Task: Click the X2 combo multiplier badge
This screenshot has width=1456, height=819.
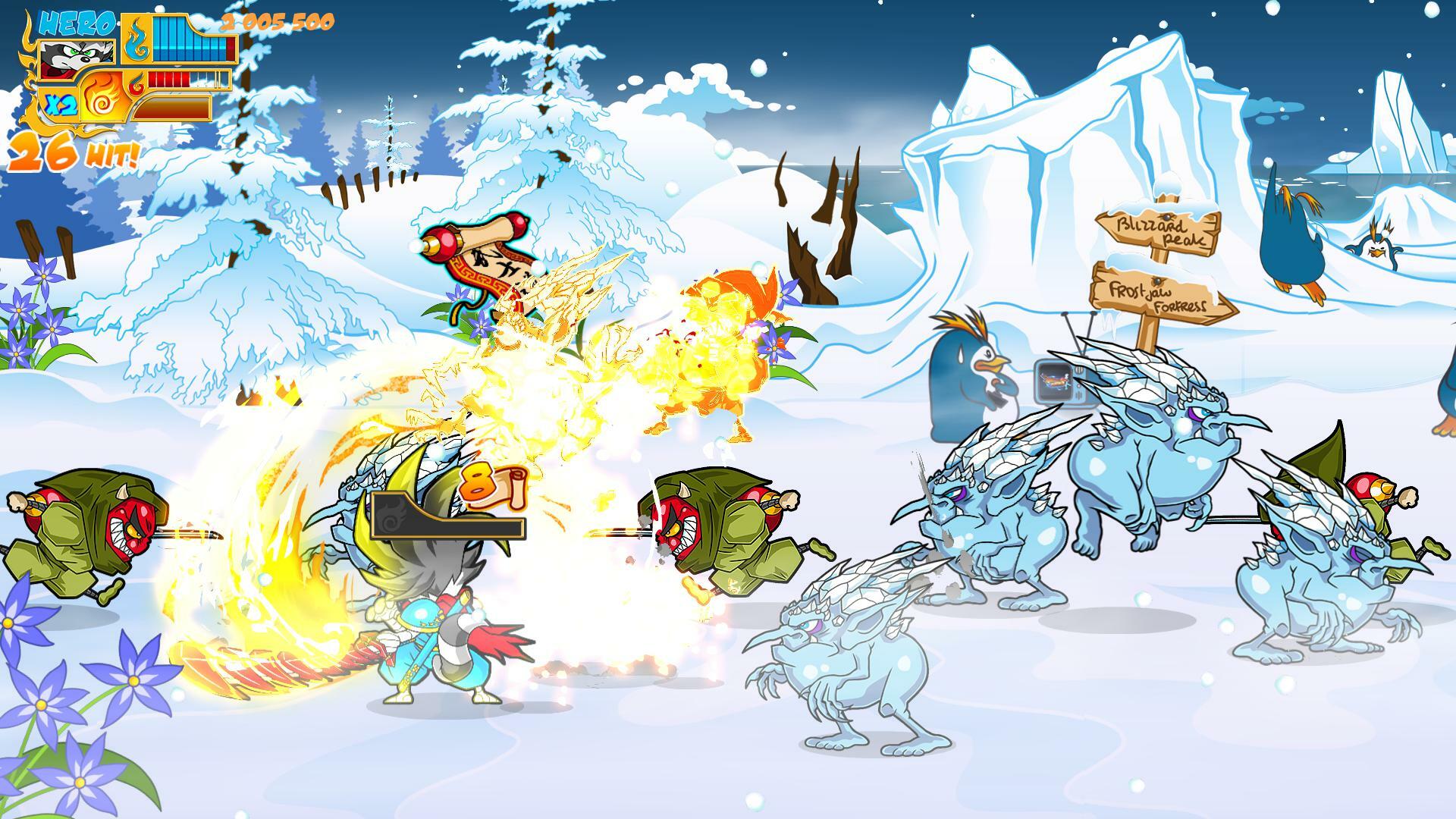Action: [61, 102]
